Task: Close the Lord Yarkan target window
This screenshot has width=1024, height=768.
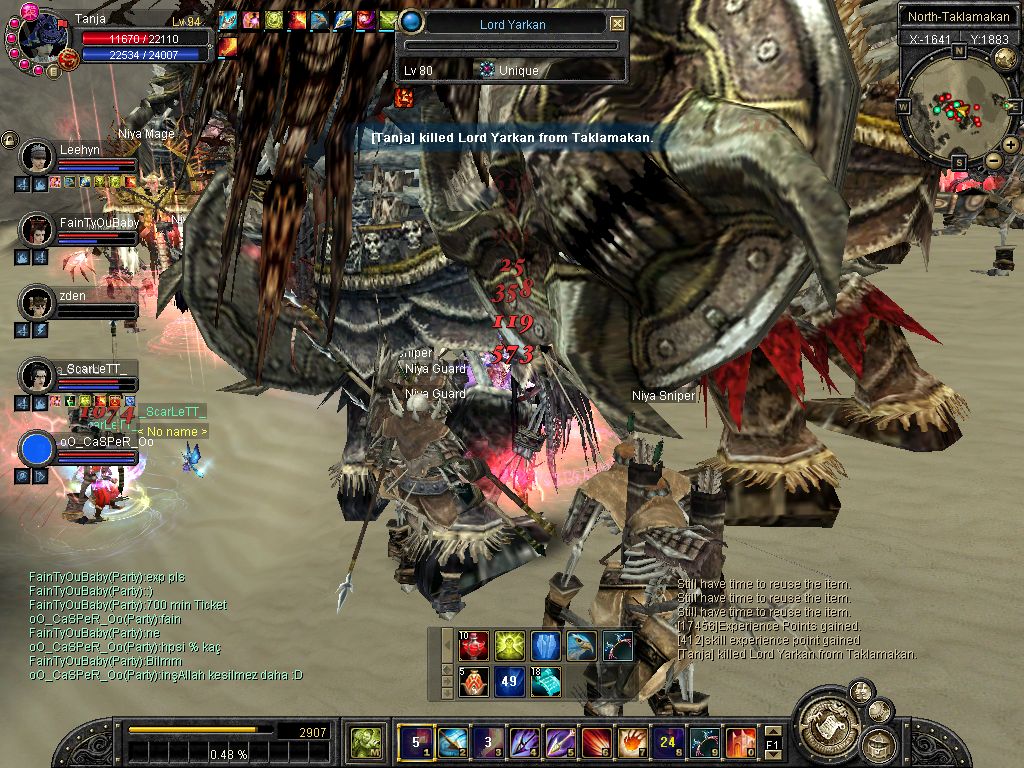Action: point(617,24)
